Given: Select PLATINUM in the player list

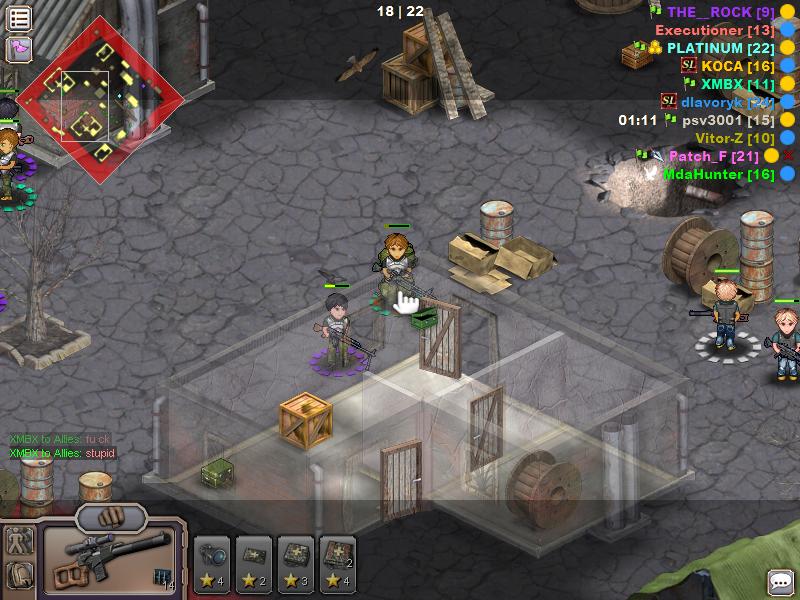Looking at the screenshot, I should (720, 48).
